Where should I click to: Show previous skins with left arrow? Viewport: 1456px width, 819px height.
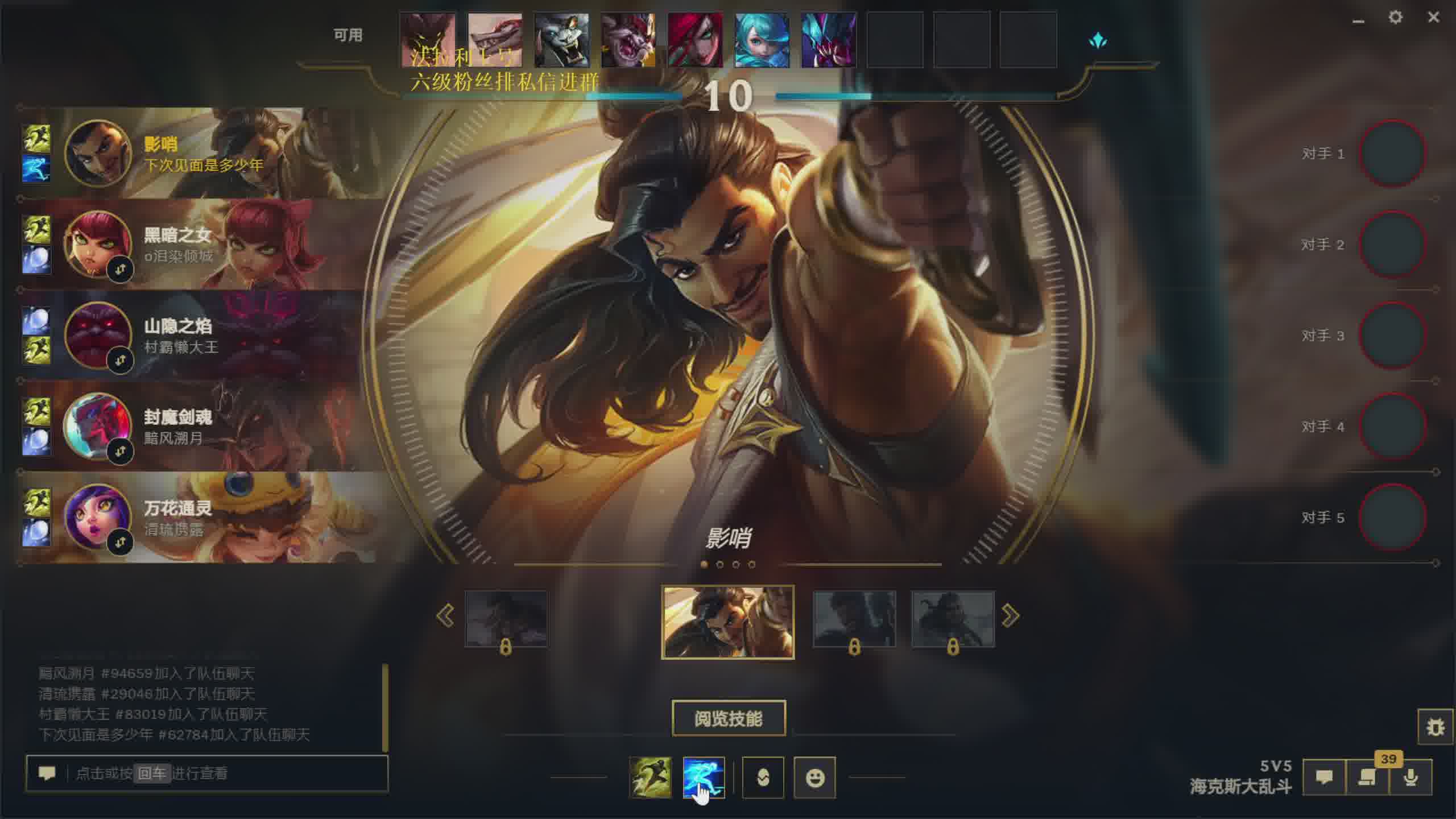tap(445, 615)
